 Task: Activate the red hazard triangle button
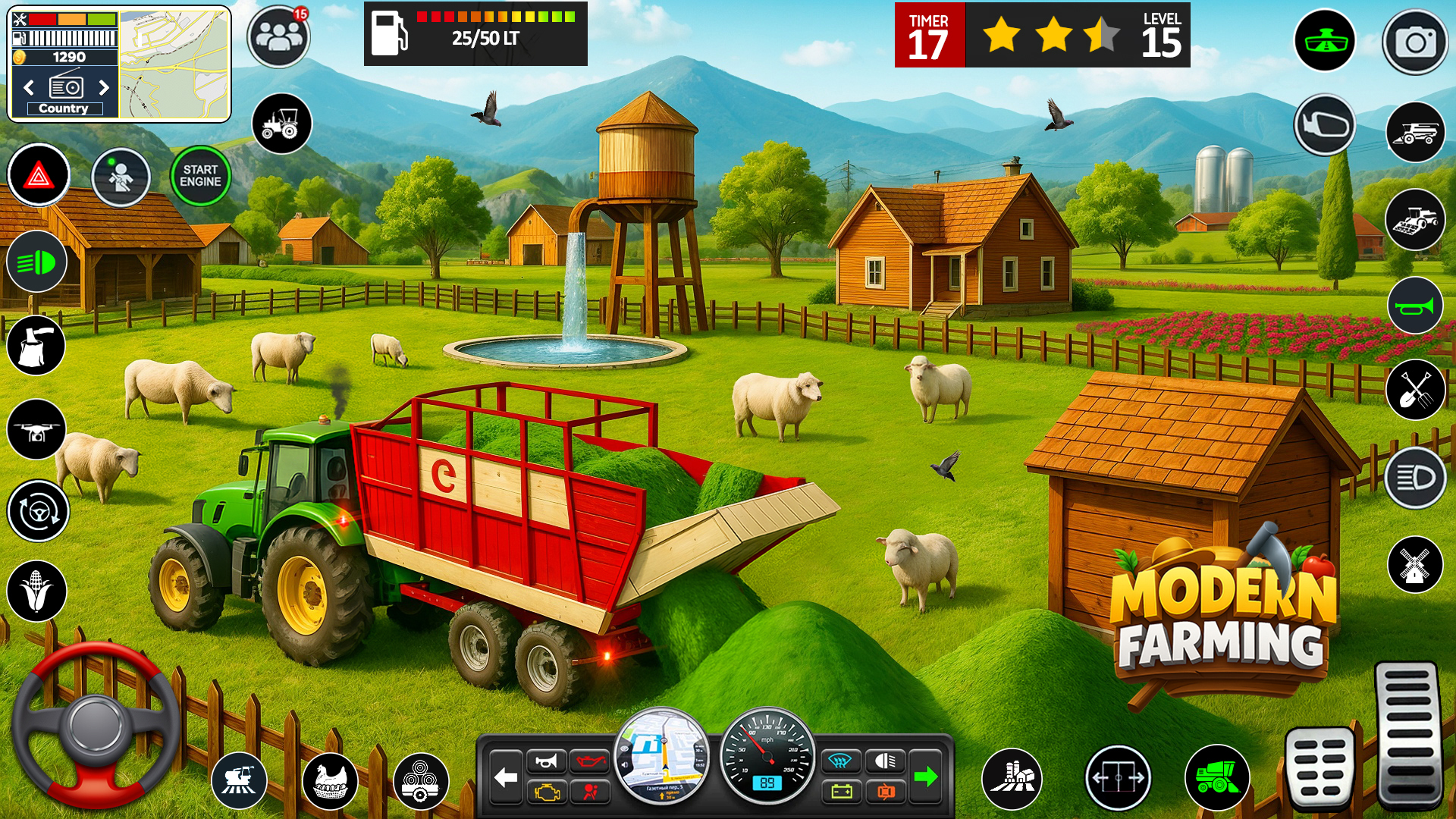[39, 176]
